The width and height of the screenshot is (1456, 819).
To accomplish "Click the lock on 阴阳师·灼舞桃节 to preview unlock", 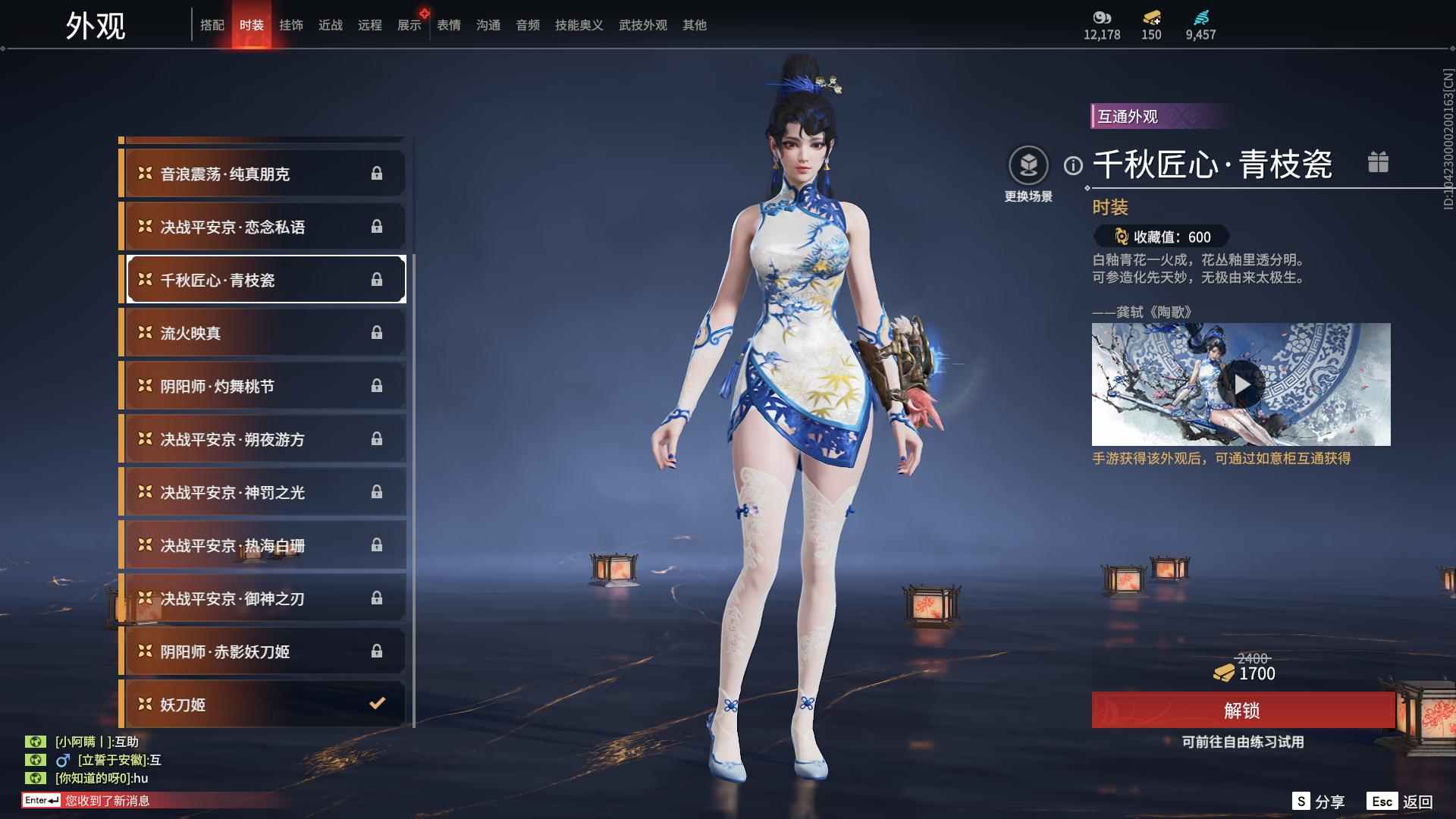I will (378, 385).
